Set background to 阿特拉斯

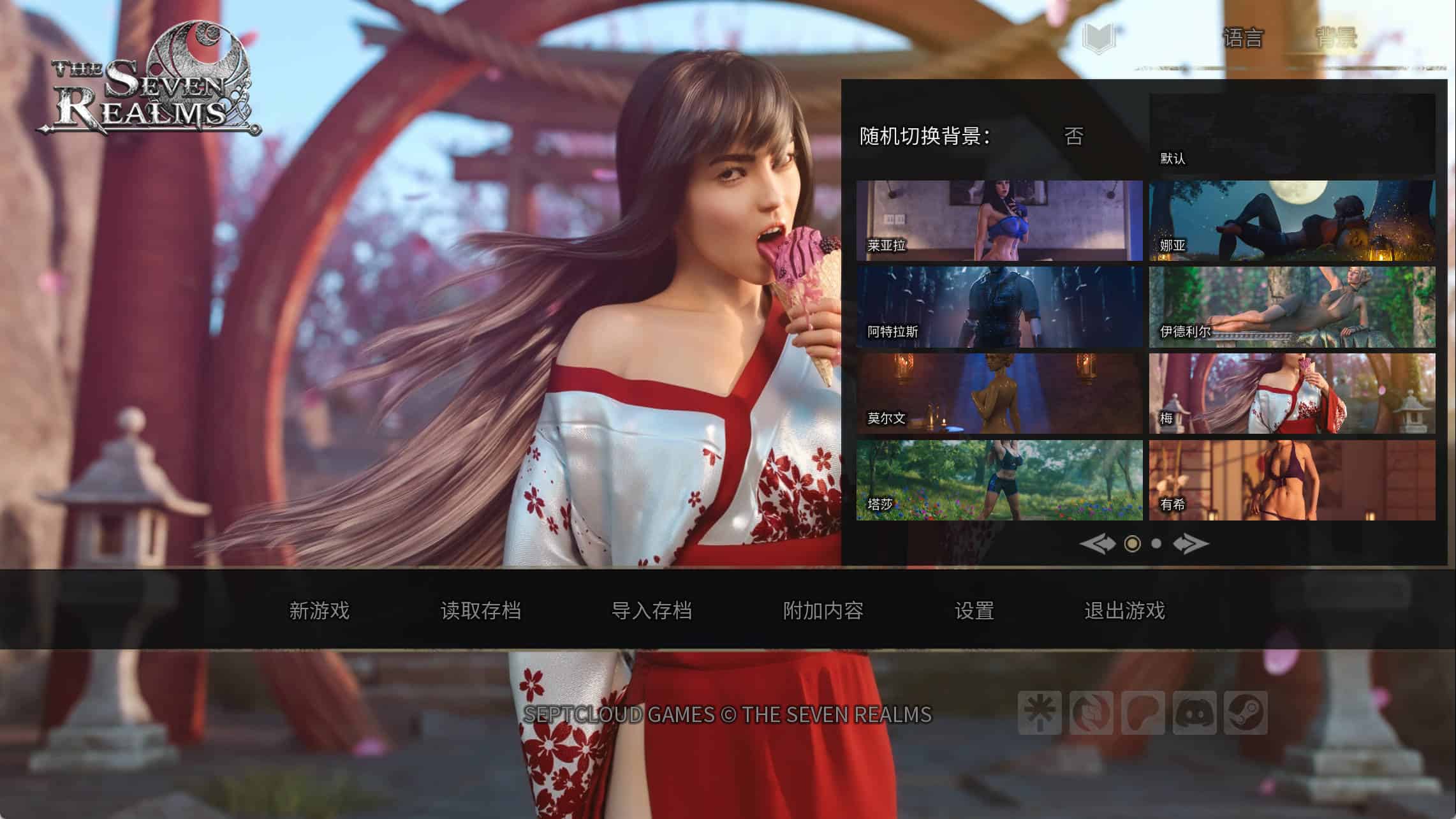[x=999, y=307]
